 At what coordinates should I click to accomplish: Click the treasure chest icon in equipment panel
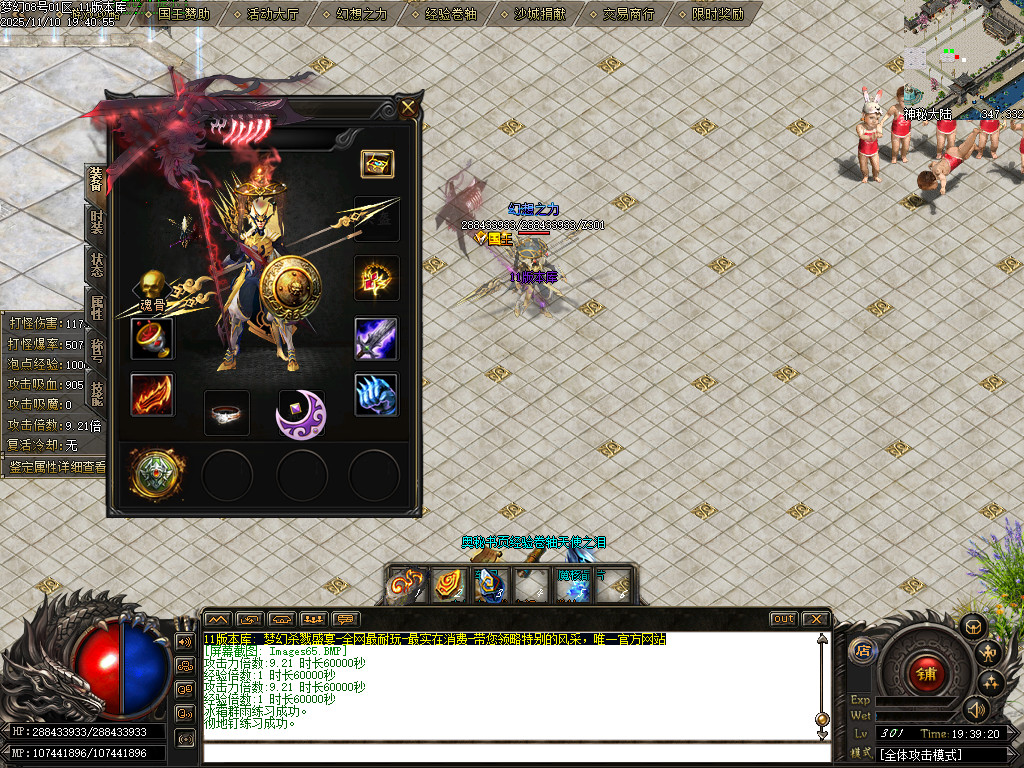coord(377,163)
